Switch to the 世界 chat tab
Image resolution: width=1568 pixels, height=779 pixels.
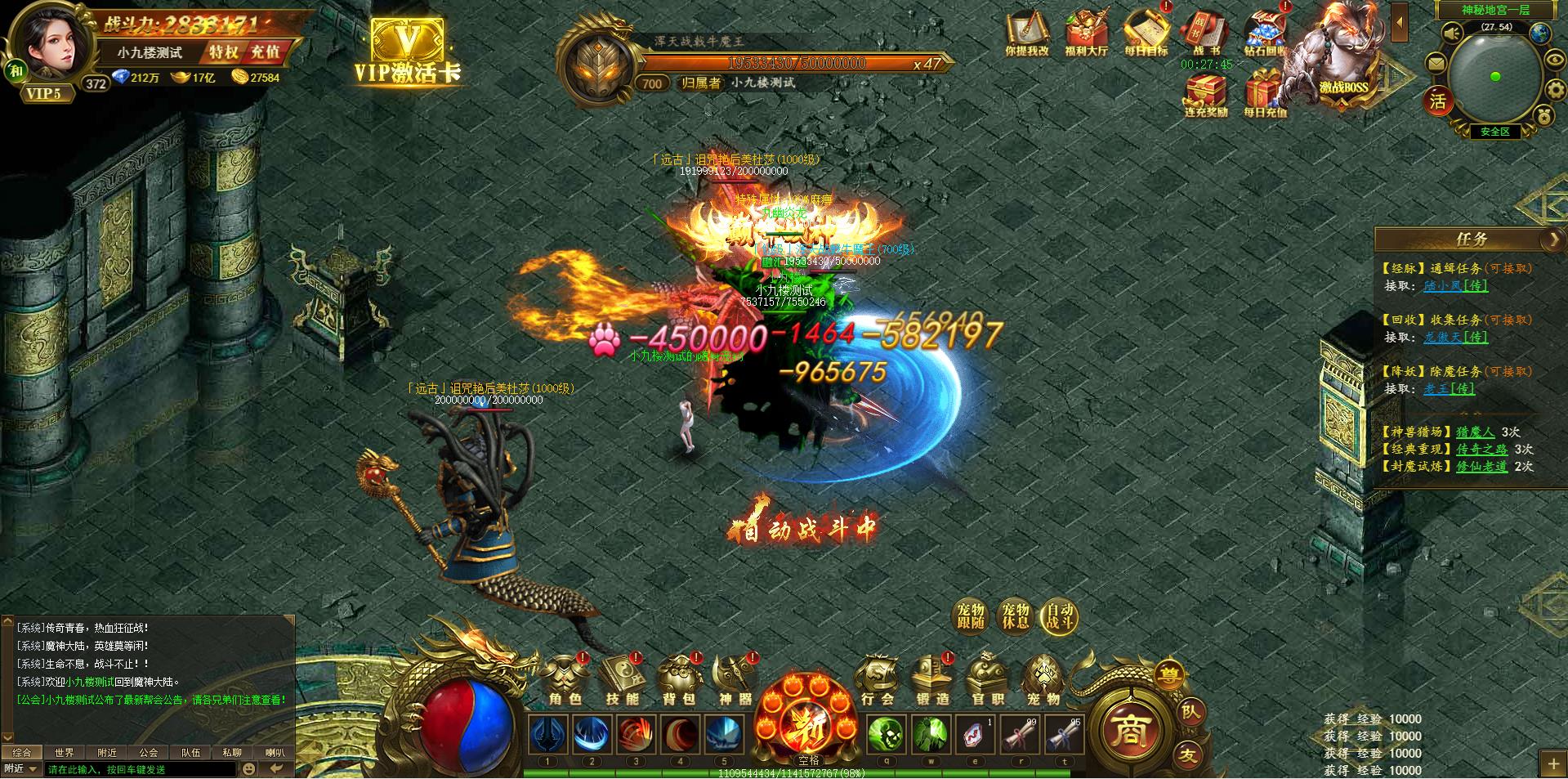click(64, 752)
